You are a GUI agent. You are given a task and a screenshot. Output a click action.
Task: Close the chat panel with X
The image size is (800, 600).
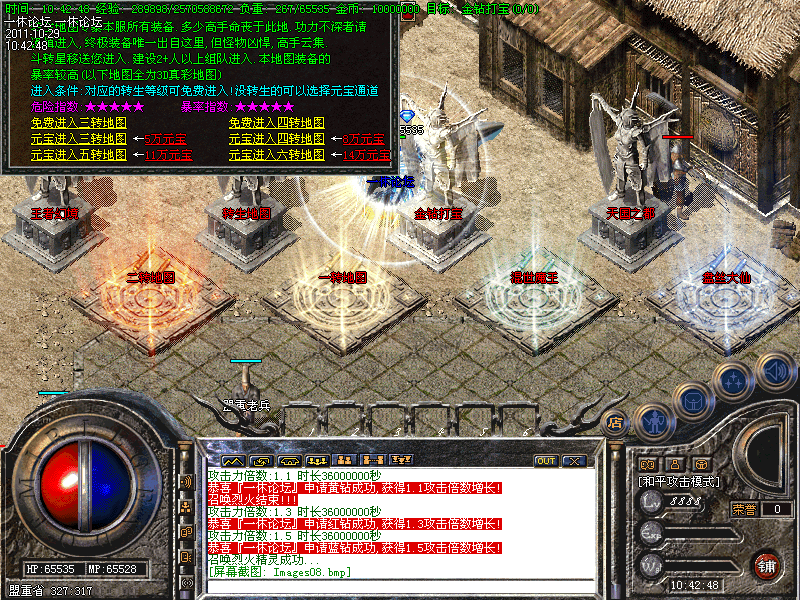(x=573, y=461)
